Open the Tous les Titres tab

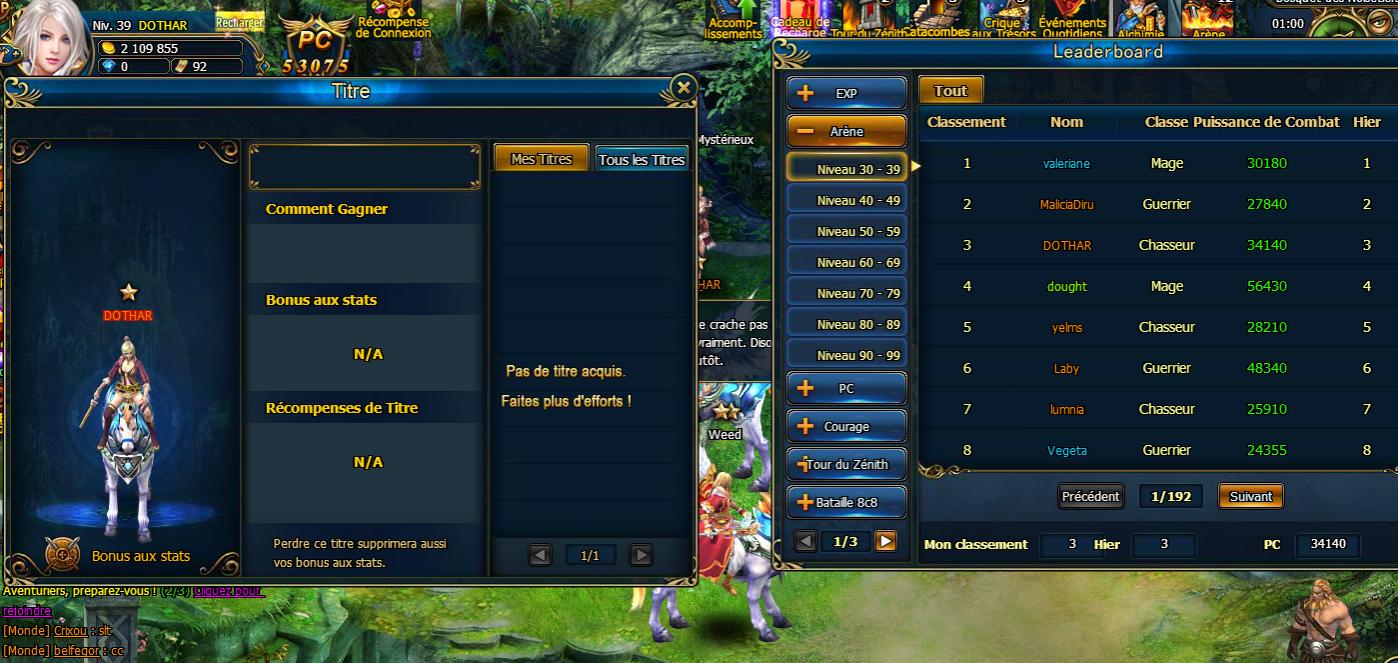click(641, 159)
